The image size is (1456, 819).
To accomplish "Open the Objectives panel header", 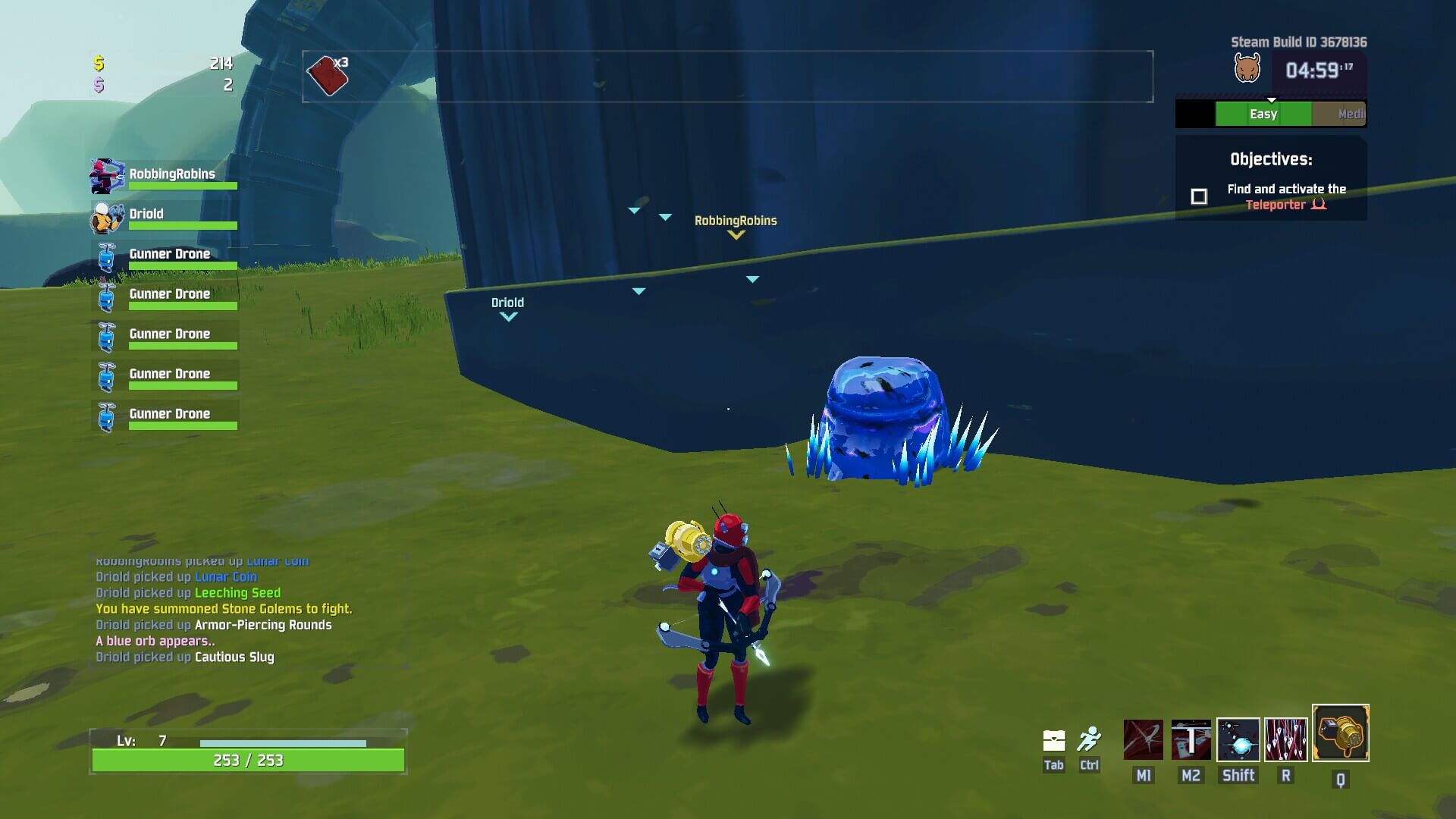I will (x=1271, y=159).
